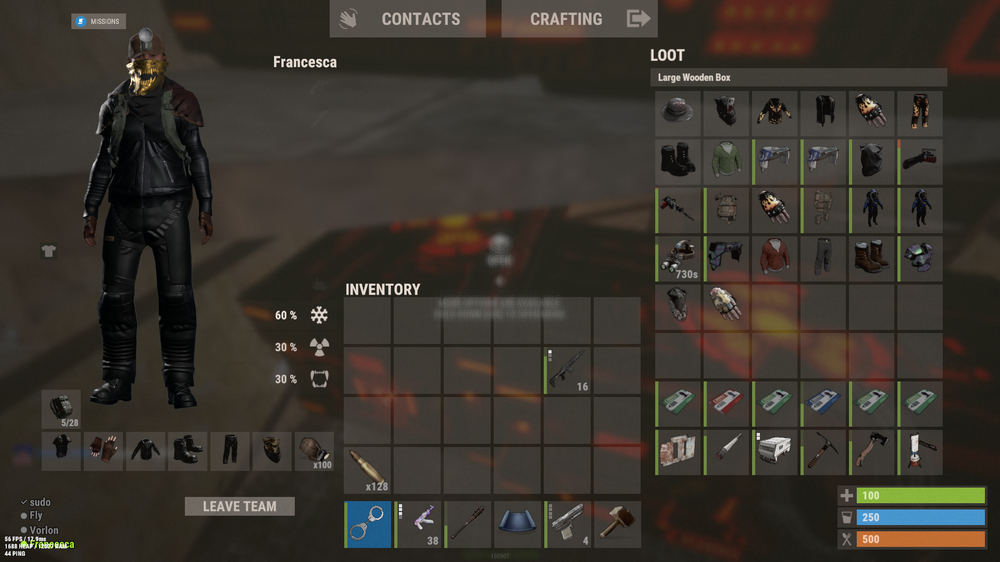Select the black rifle in inventory
This screenshot has height=562, width=1000.
coord(567,370)
